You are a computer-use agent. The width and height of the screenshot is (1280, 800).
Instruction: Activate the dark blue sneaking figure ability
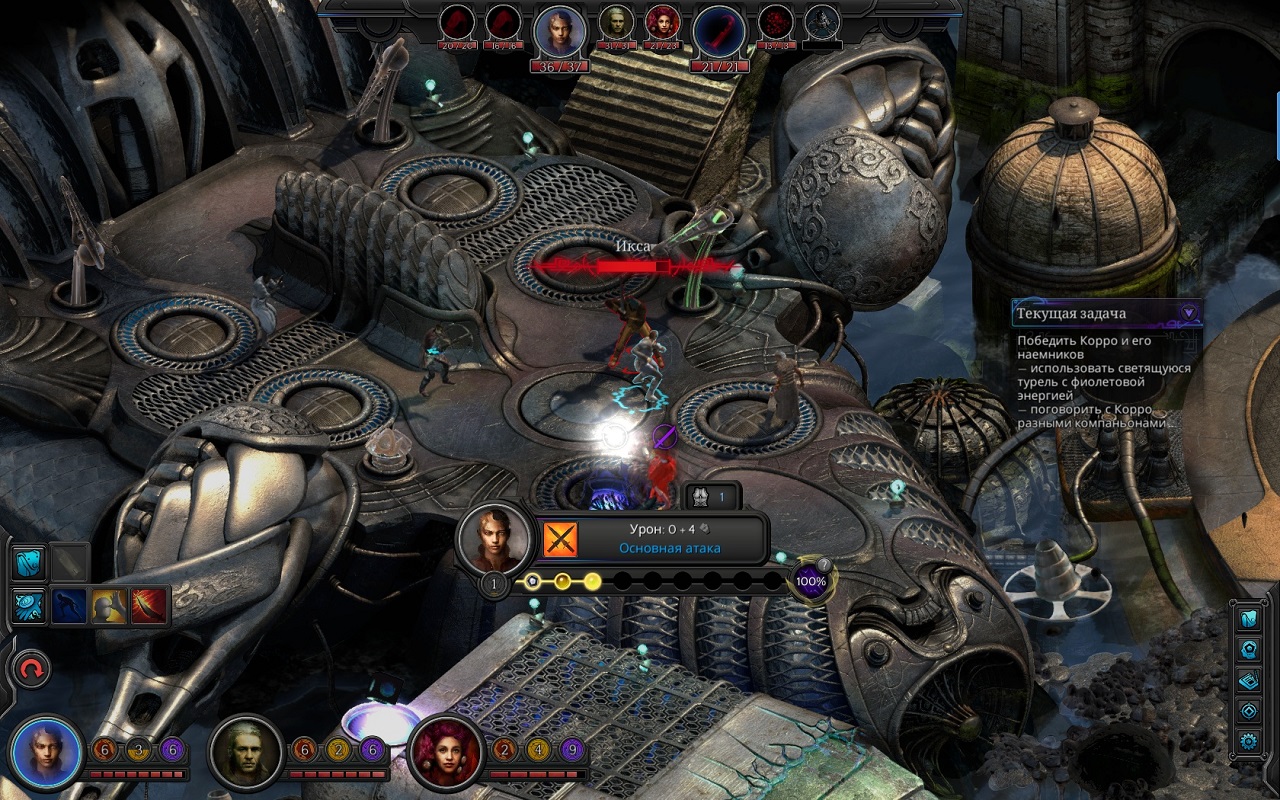69,605
